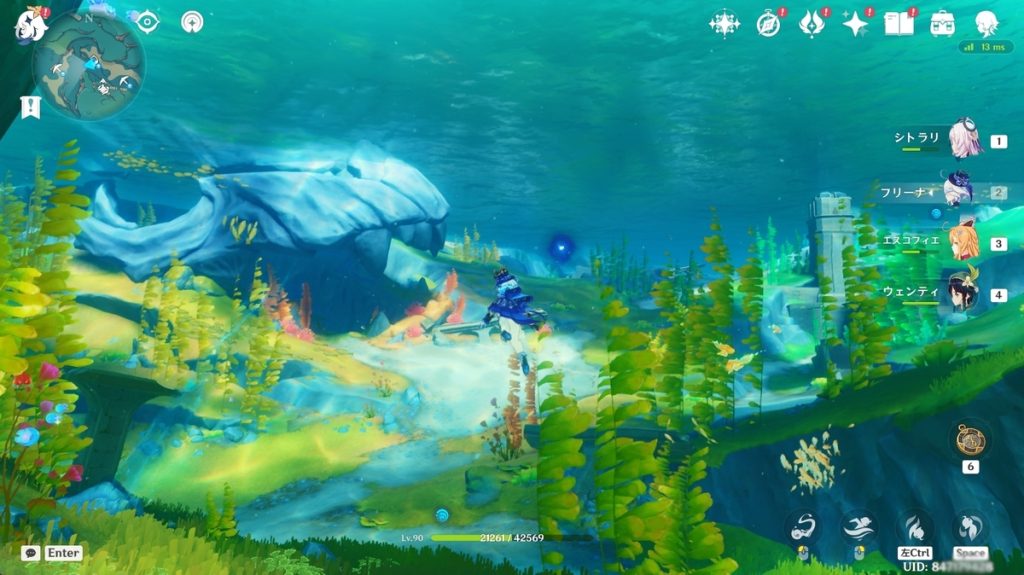
Task: Open the wish sparkle star icon
Action: (x=855, y=23)
